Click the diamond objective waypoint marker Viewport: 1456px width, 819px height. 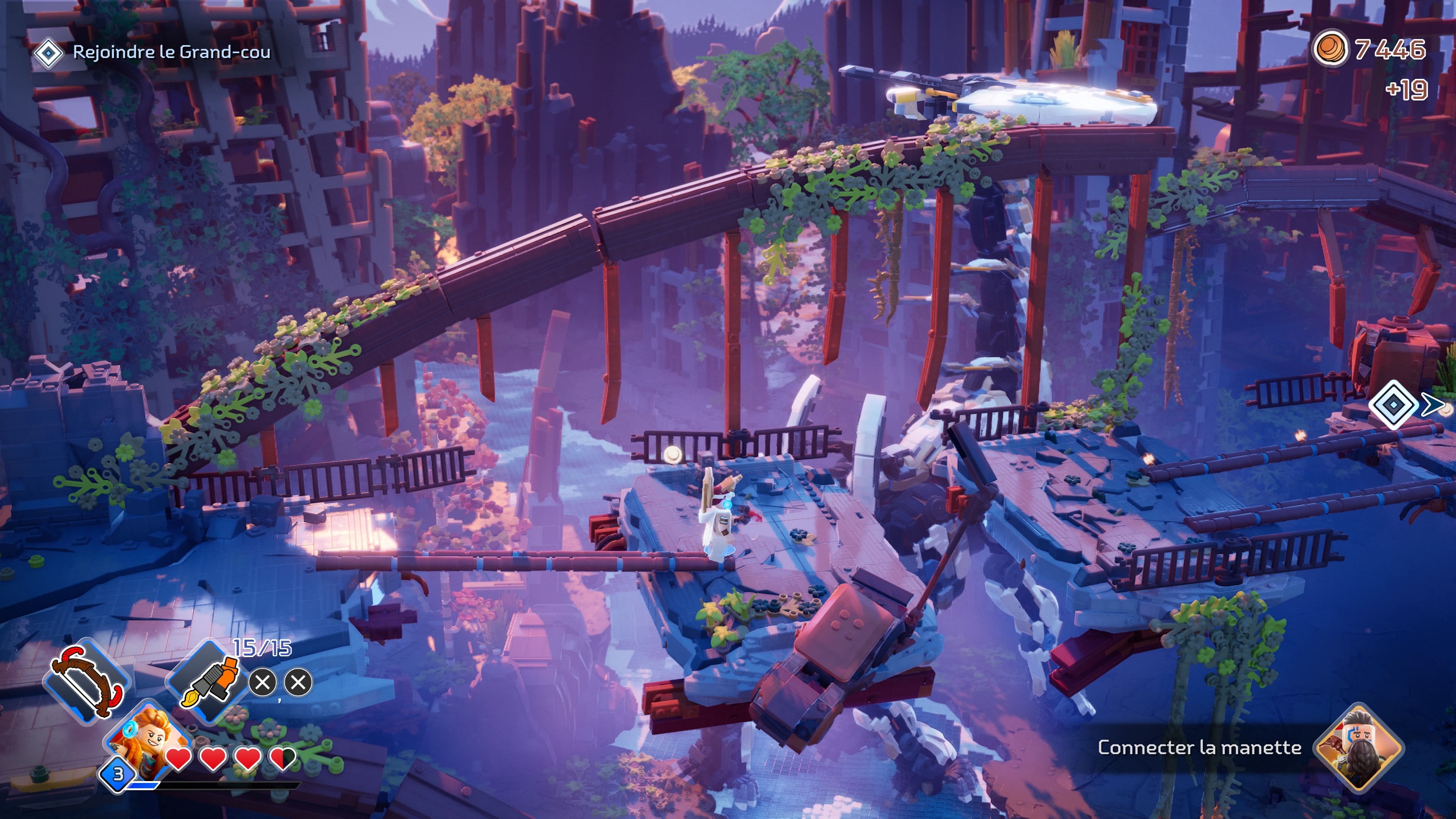coord(1394,405)
